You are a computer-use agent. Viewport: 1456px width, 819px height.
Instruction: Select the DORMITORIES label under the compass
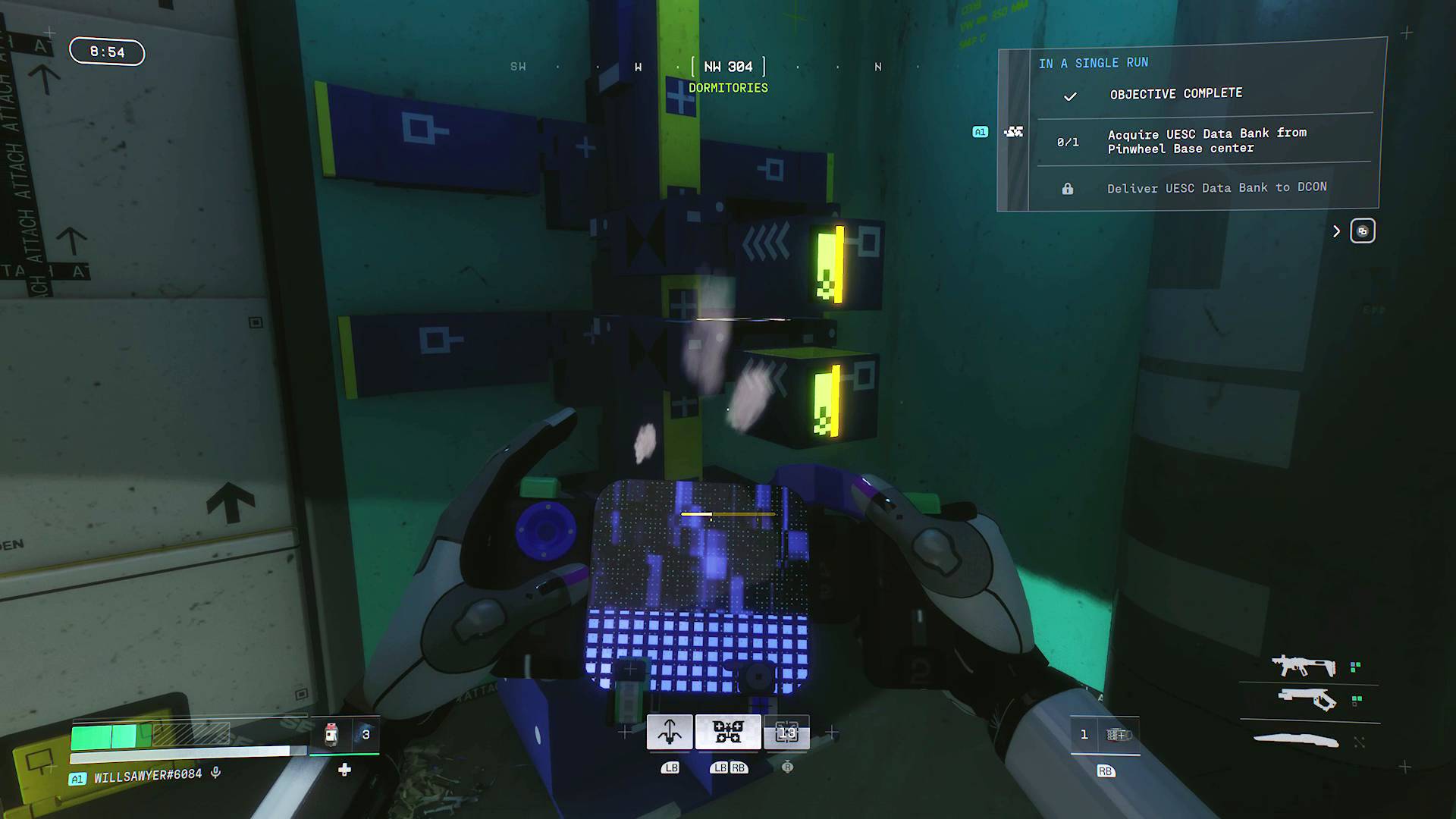728,88
